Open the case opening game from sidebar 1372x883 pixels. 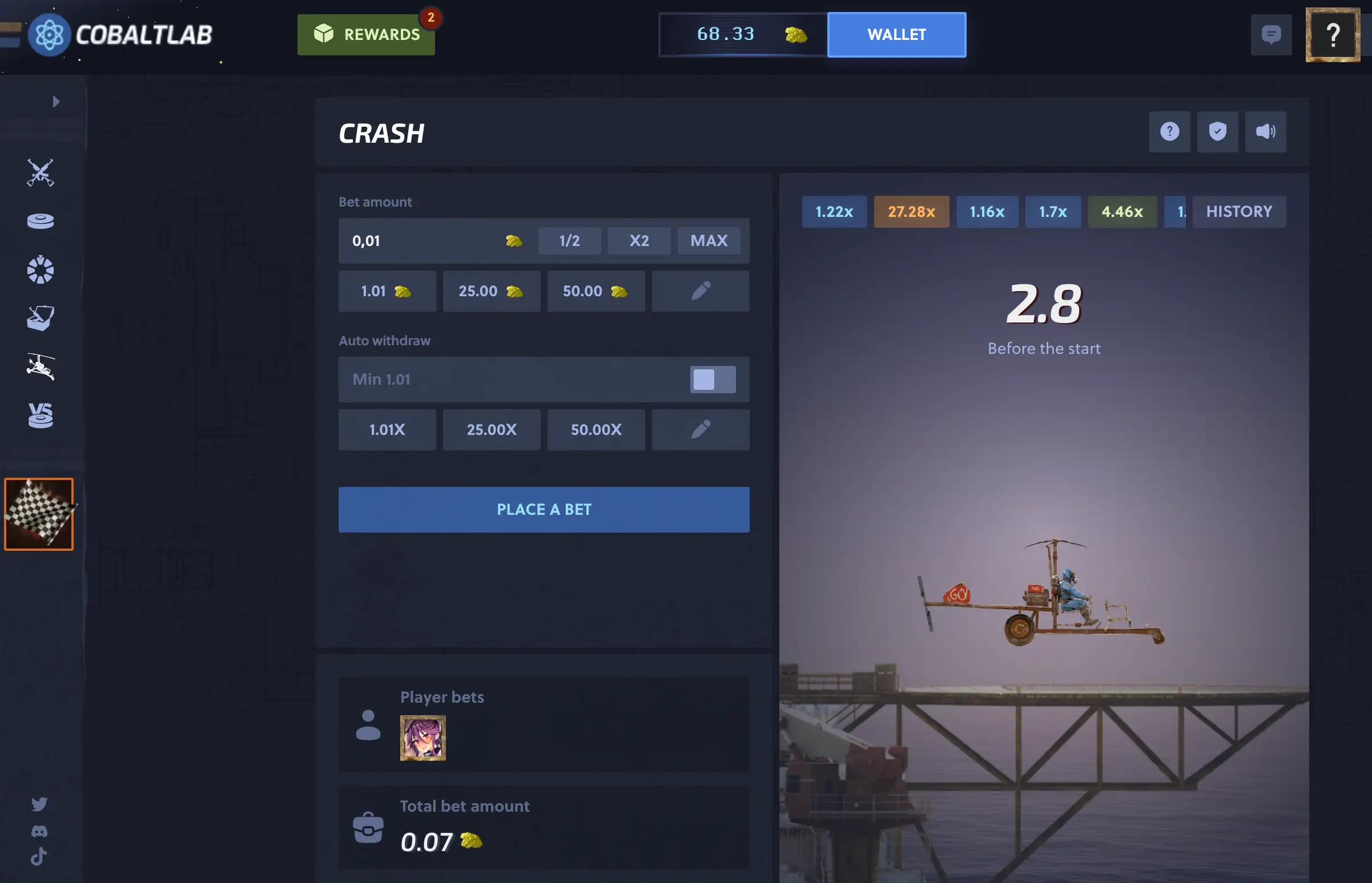pyautogui.click(x=41, y=317)
